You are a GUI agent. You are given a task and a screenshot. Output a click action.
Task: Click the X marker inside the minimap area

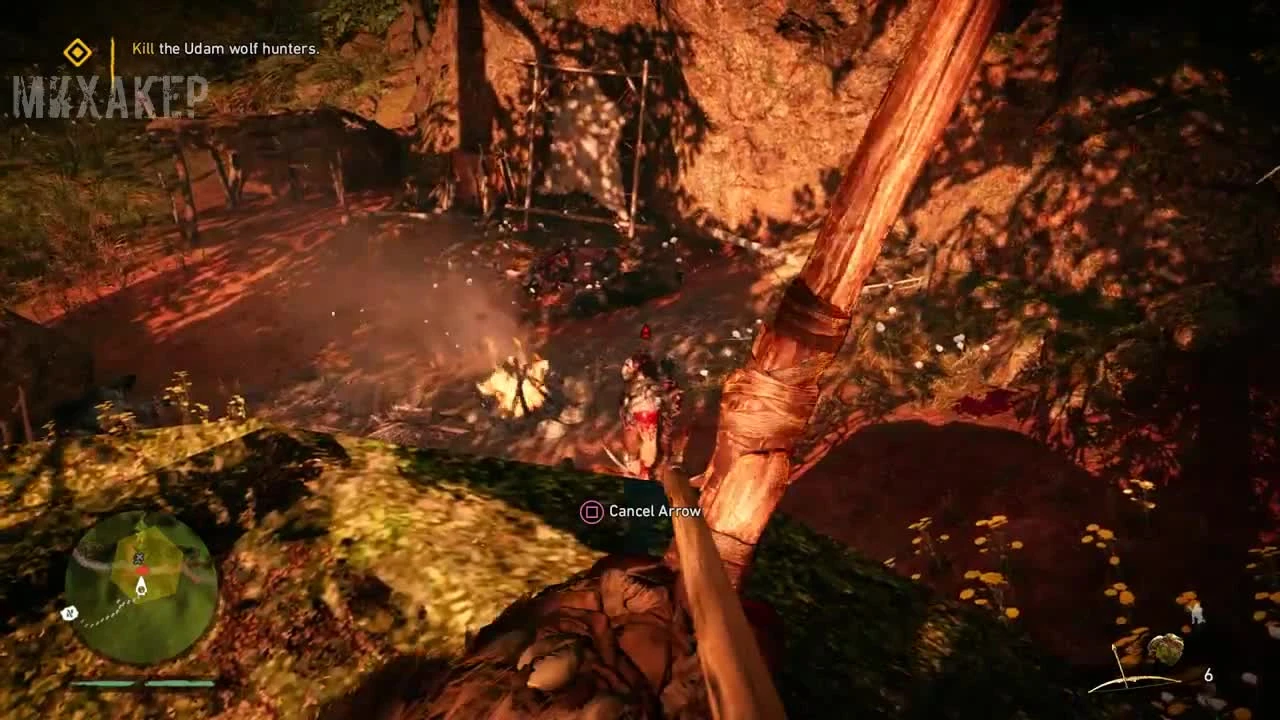[138, 557]
